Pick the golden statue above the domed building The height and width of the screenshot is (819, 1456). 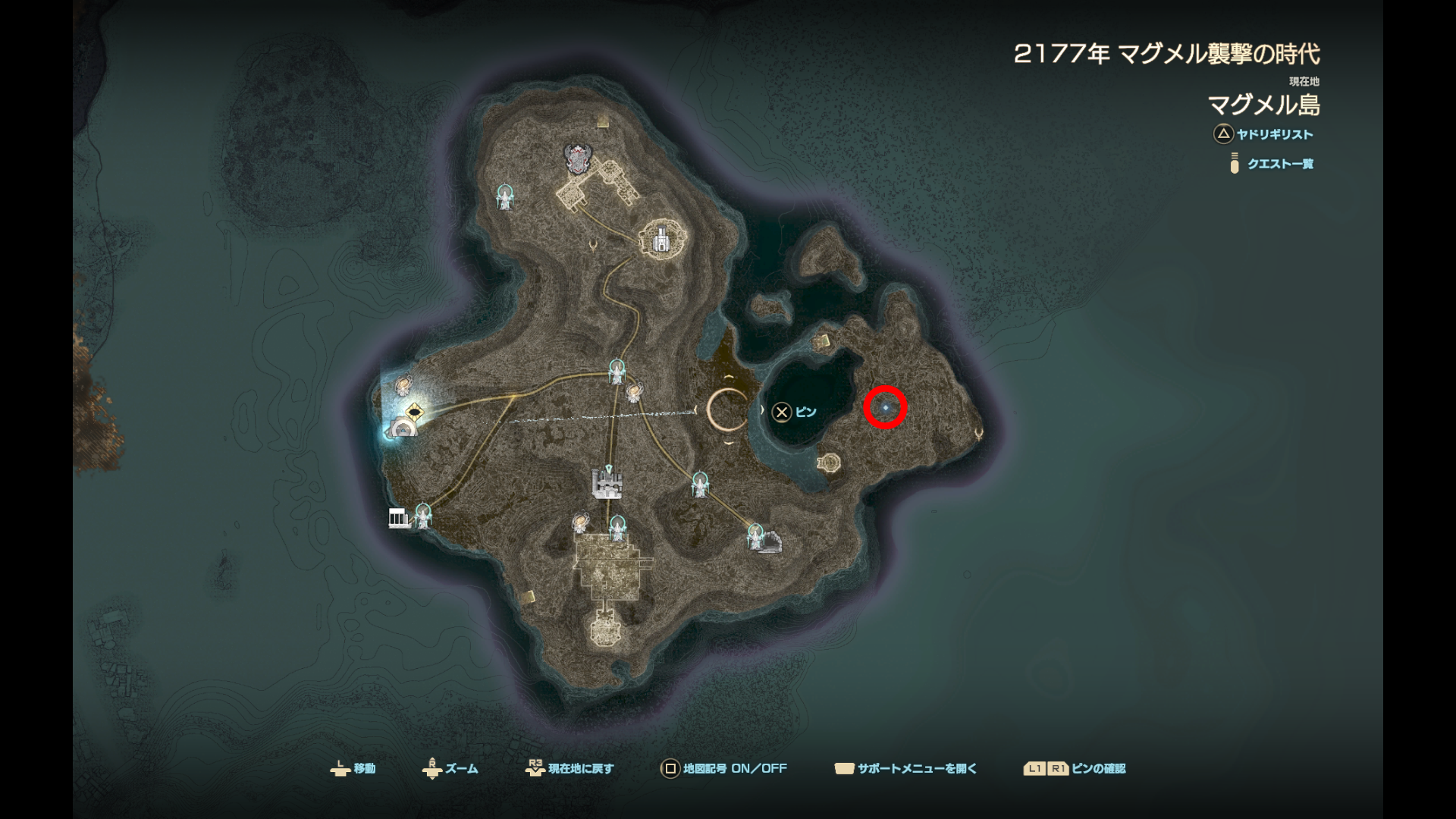click(403, 384)
